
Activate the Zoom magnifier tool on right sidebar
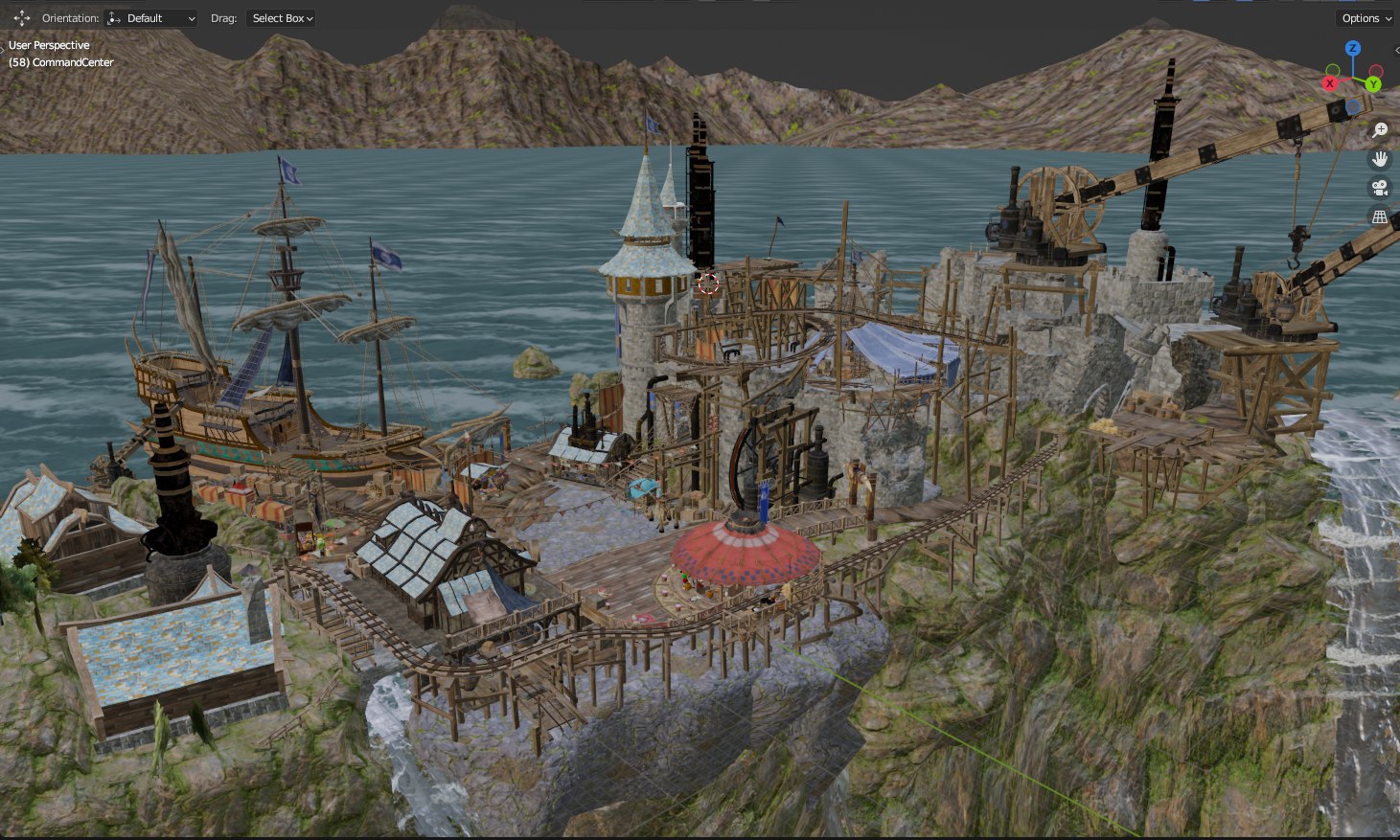1380,129
